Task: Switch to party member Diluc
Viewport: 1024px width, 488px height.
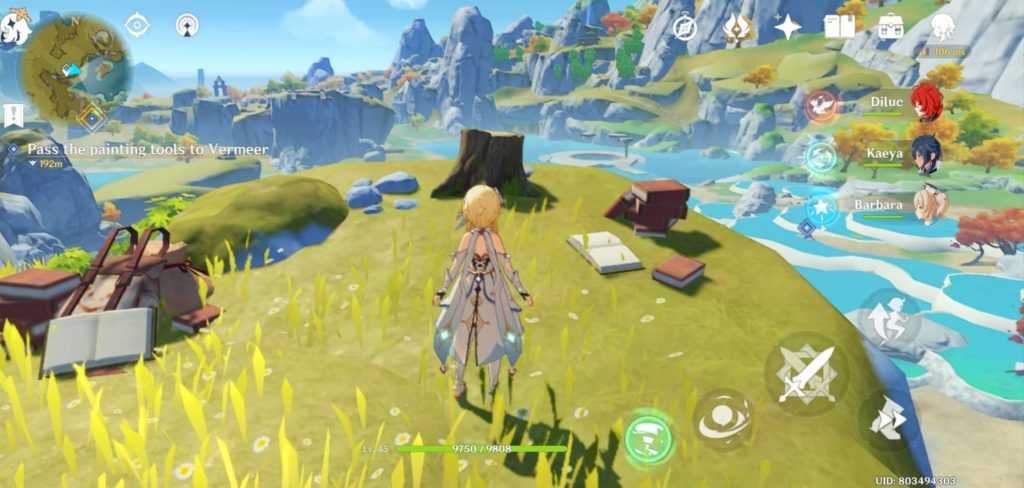Action: click(x=927, y=104)
